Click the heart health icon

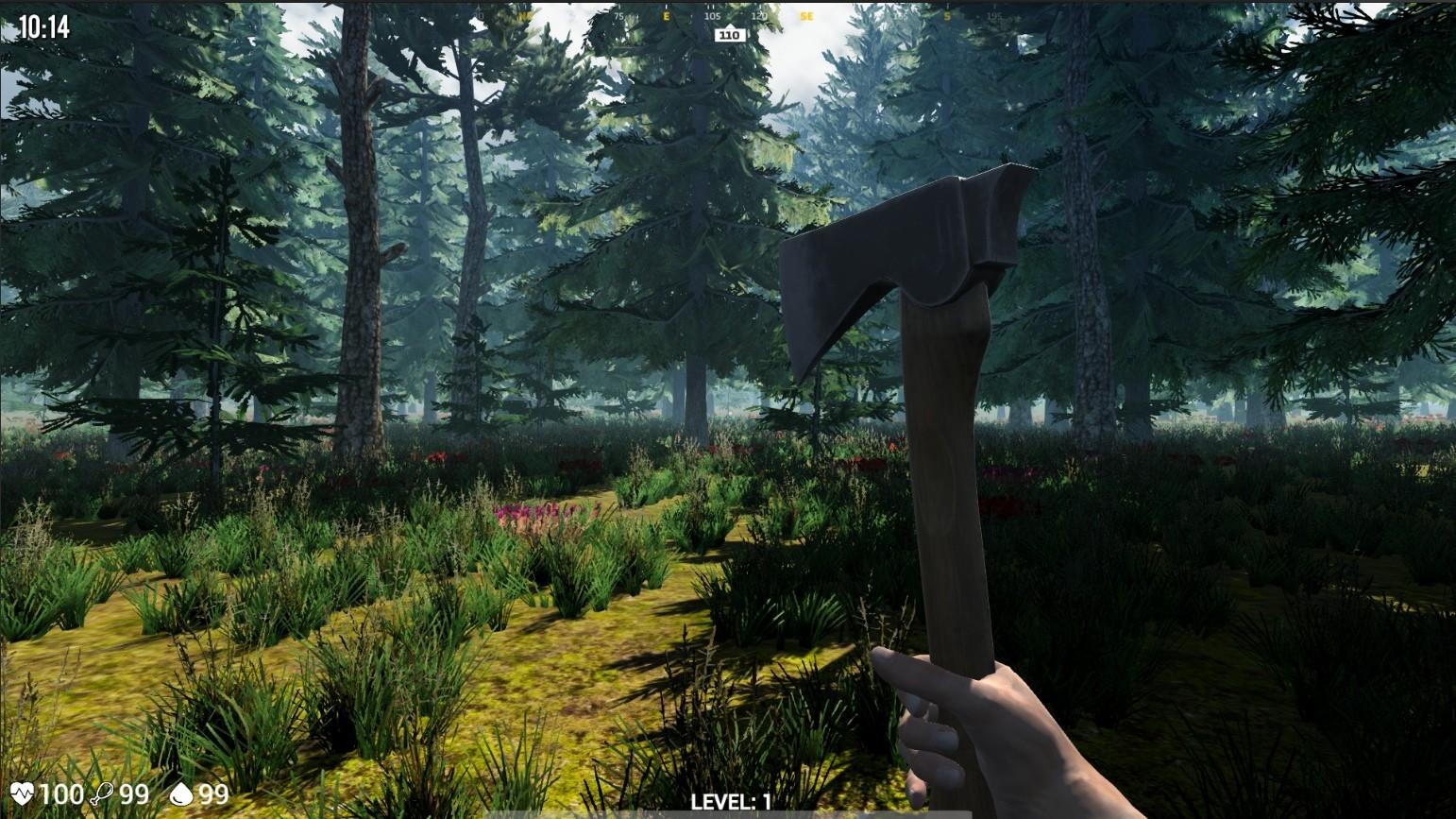coord(22,794)
